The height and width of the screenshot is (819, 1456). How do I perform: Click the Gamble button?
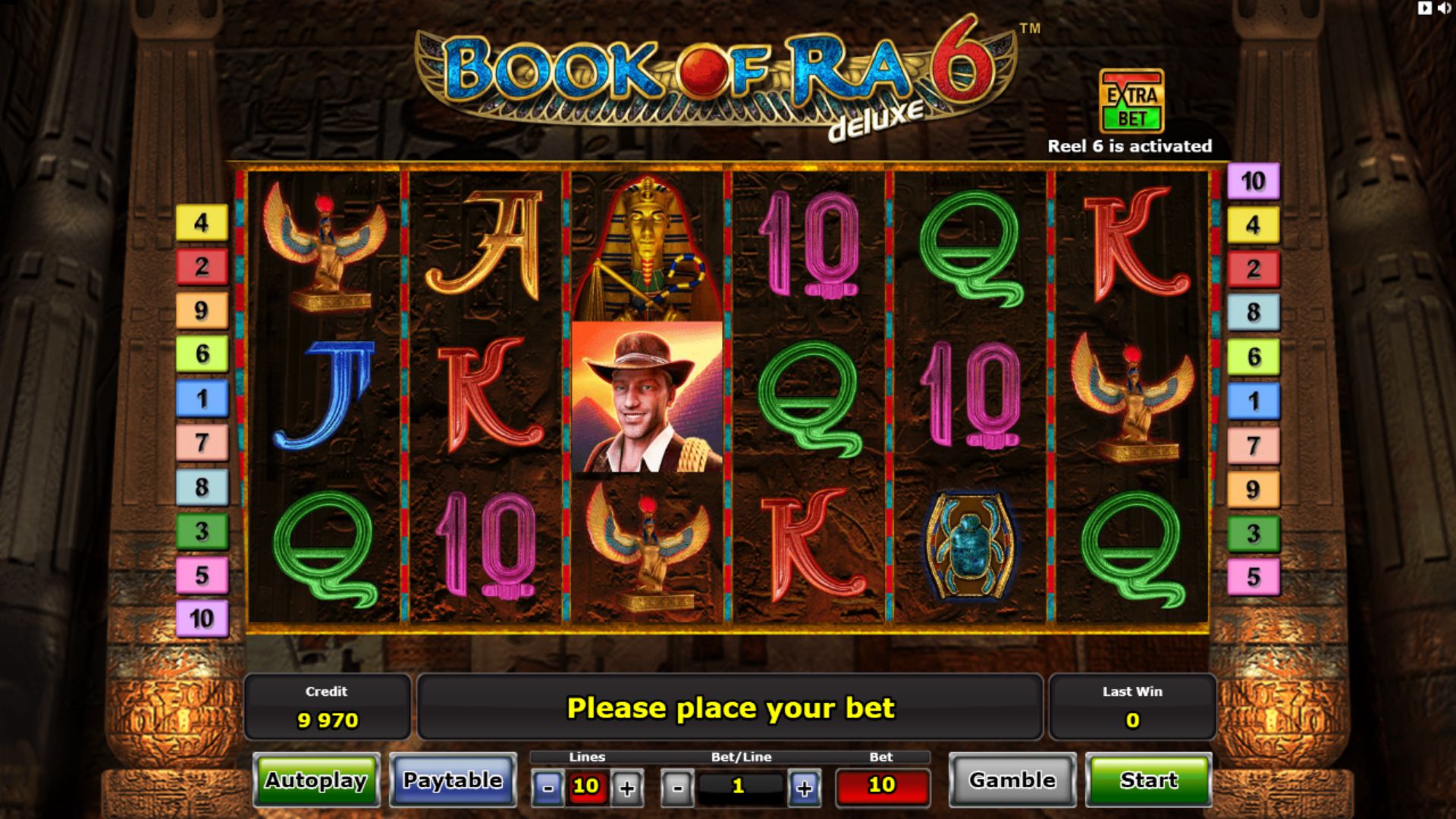[1012, 780]
